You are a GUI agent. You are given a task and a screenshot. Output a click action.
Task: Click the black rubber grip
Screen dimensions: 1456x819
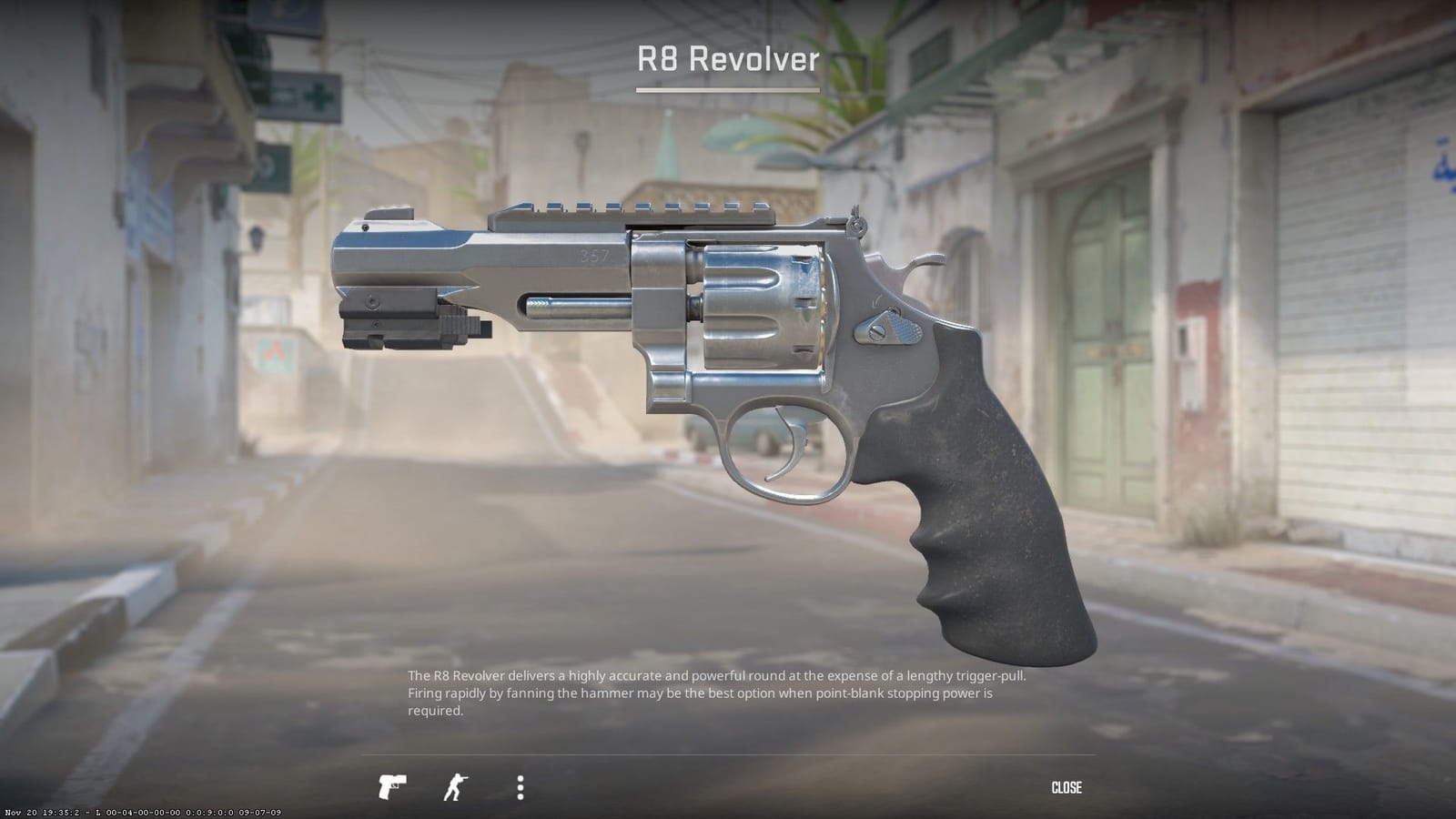[983, 510]
